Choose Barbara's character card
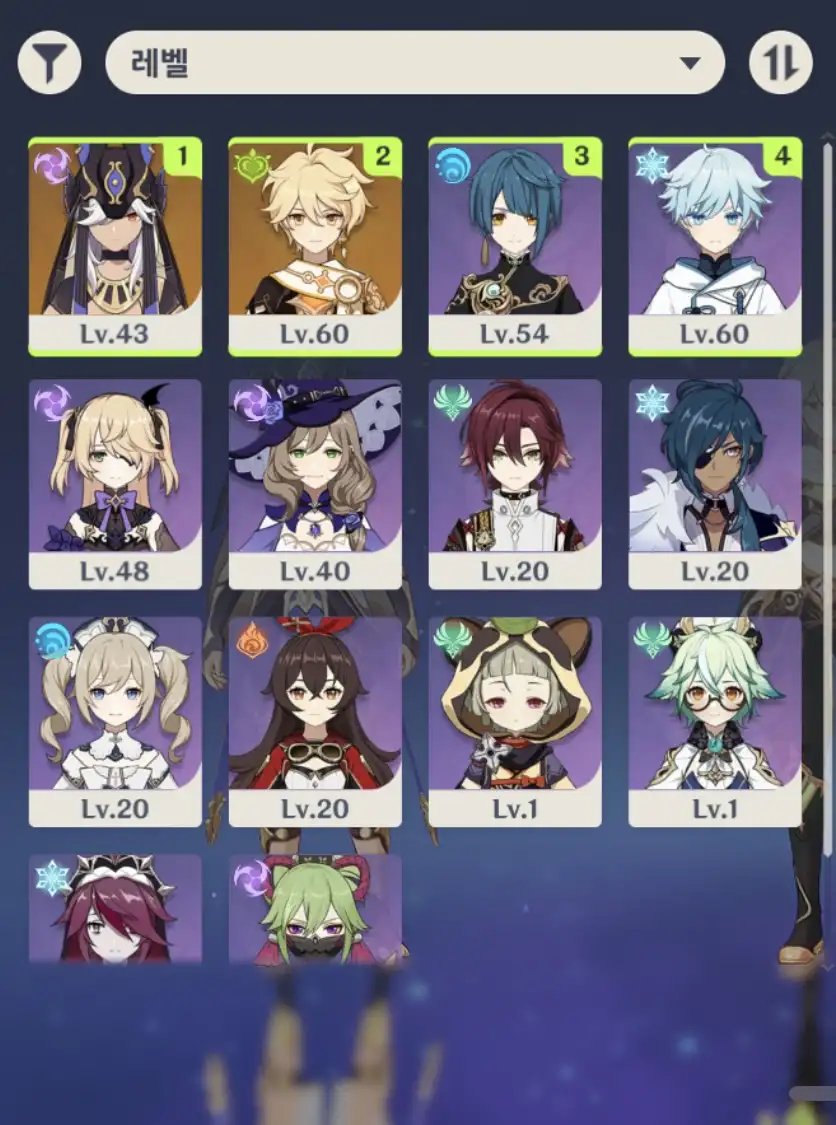 (115, 721)
